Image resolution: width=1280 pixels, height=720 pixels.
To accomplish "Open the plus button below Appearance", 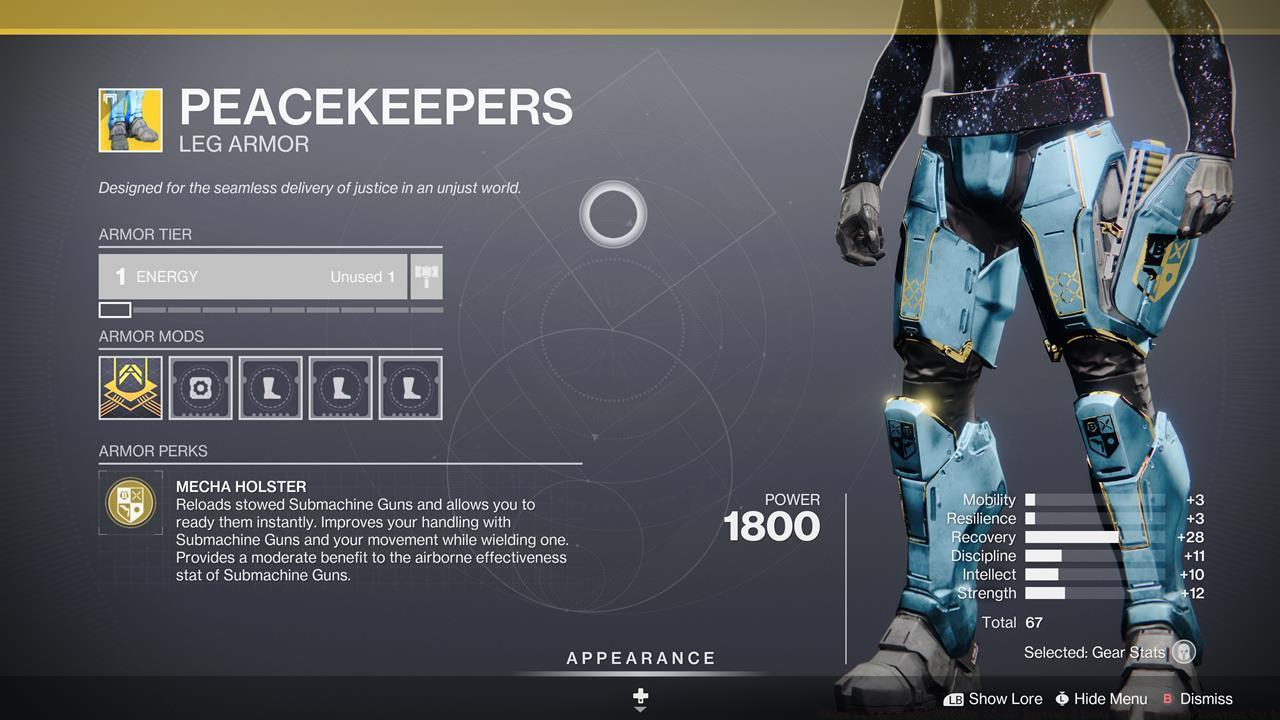I will pyautogui.click(x=639, y=695).
